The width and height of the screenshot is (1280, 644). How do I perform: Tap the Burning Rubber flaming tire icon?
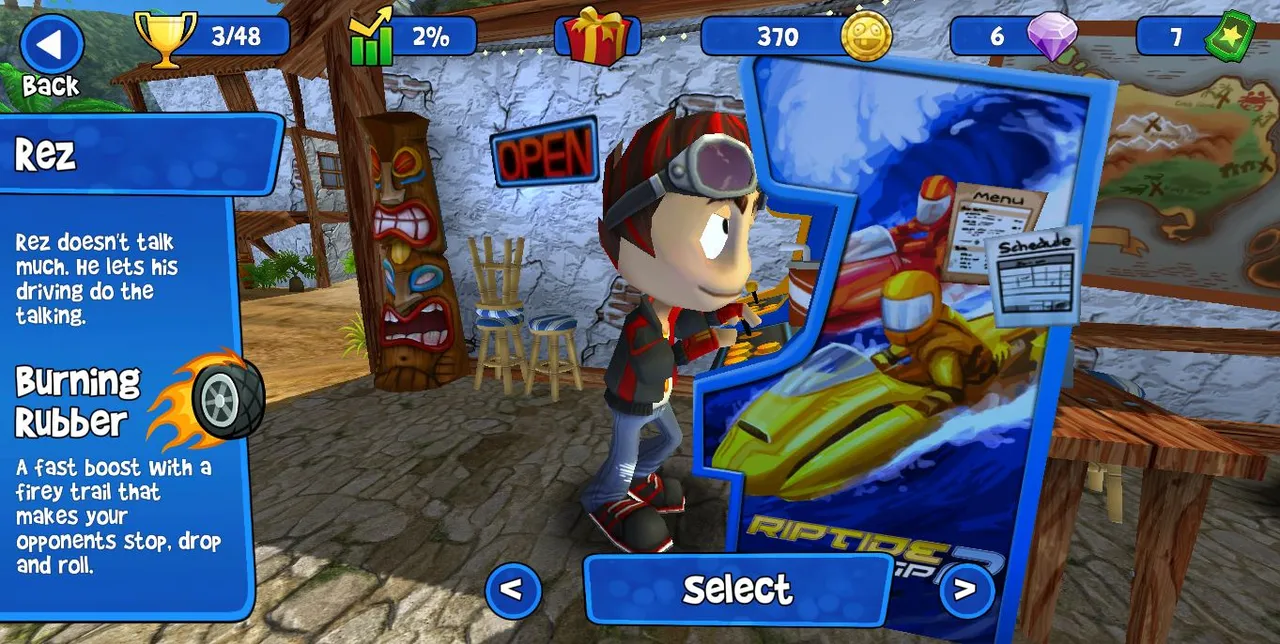pyautogui.click(x=213, y=397)
